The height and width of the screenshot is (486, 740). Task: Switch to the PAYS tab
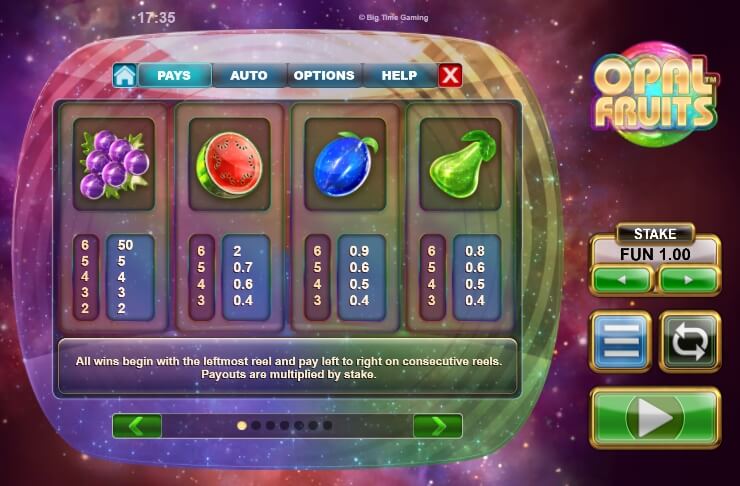[x=174, y=75]
